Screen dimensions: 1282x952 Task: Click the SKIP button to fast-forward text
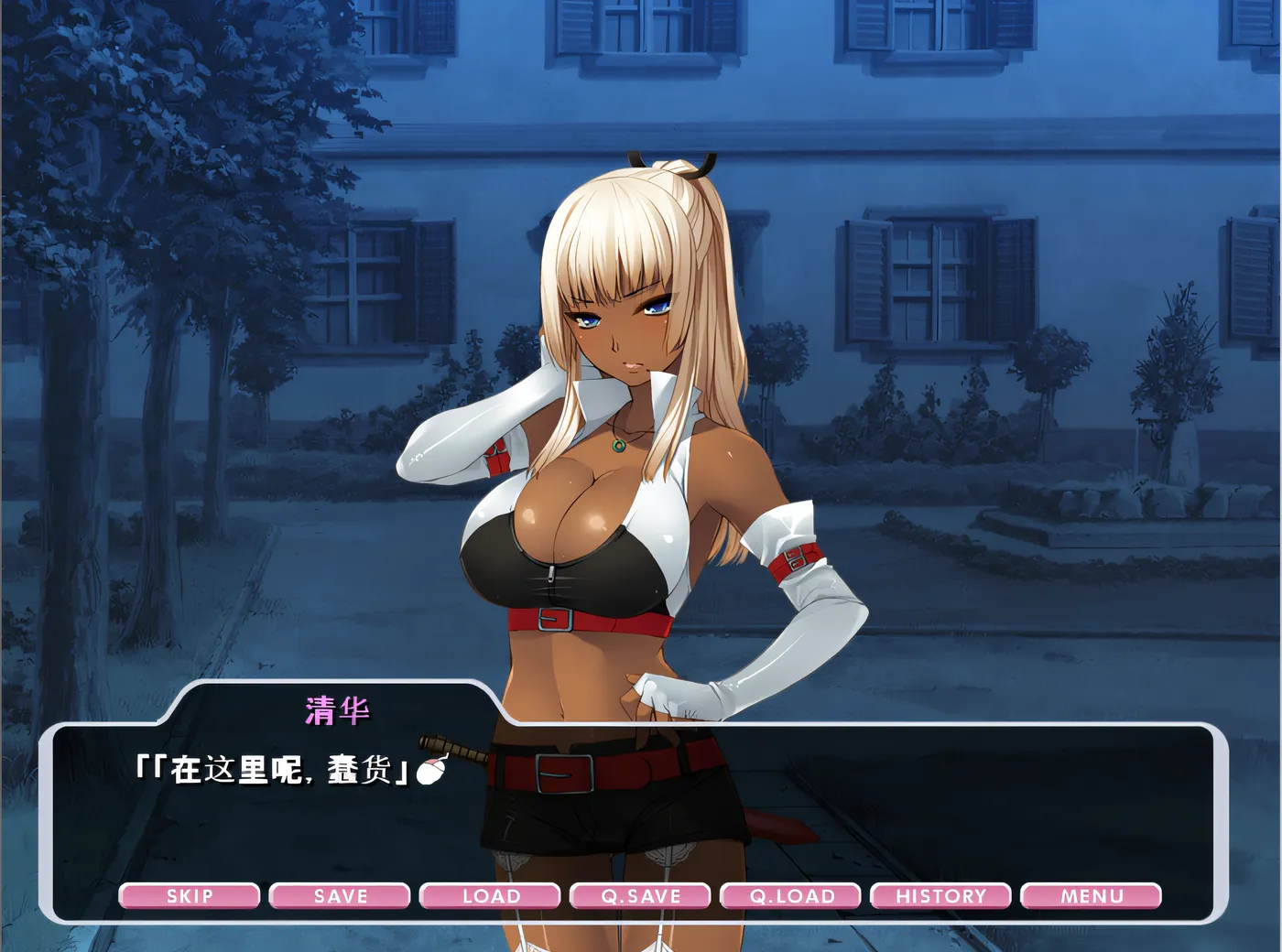189,896
